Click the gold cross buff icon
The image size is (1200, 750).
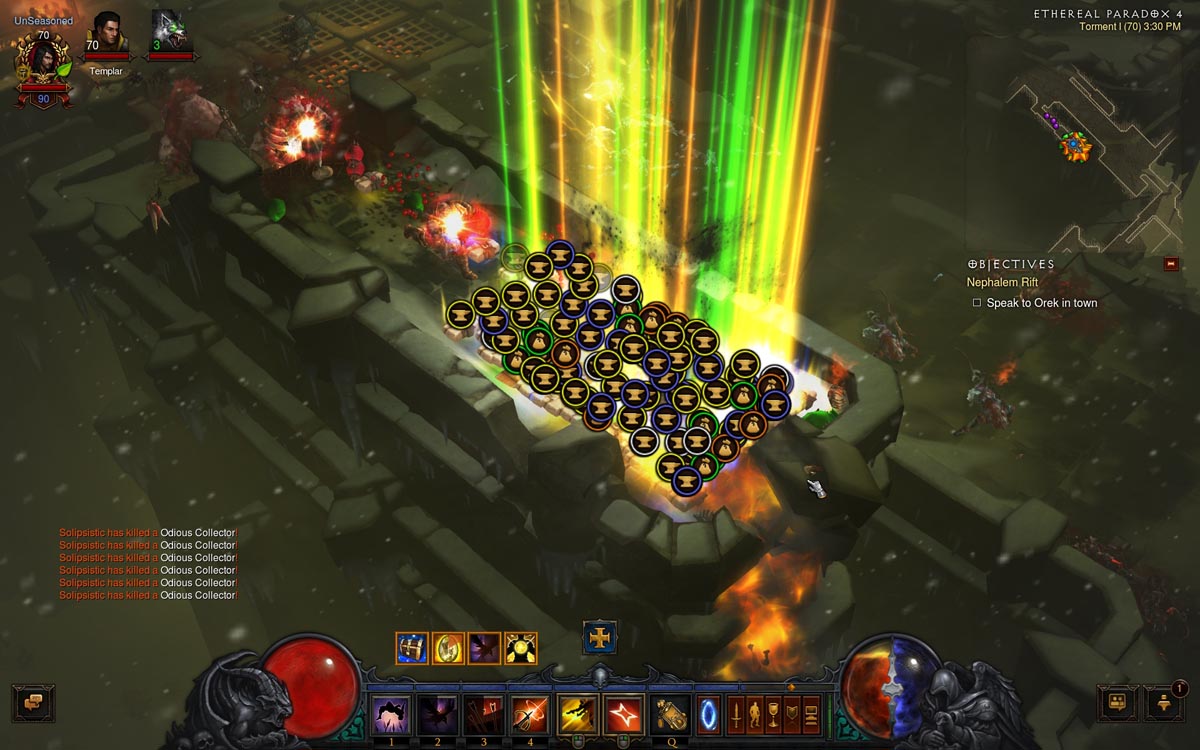pyautogui.click(x=600, y=638)
